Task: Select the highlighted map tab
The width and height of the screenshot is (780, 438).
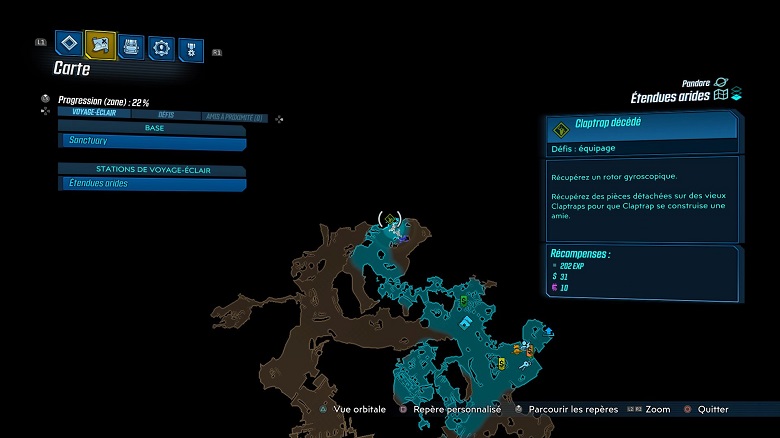Action: (x=100, y=43)
